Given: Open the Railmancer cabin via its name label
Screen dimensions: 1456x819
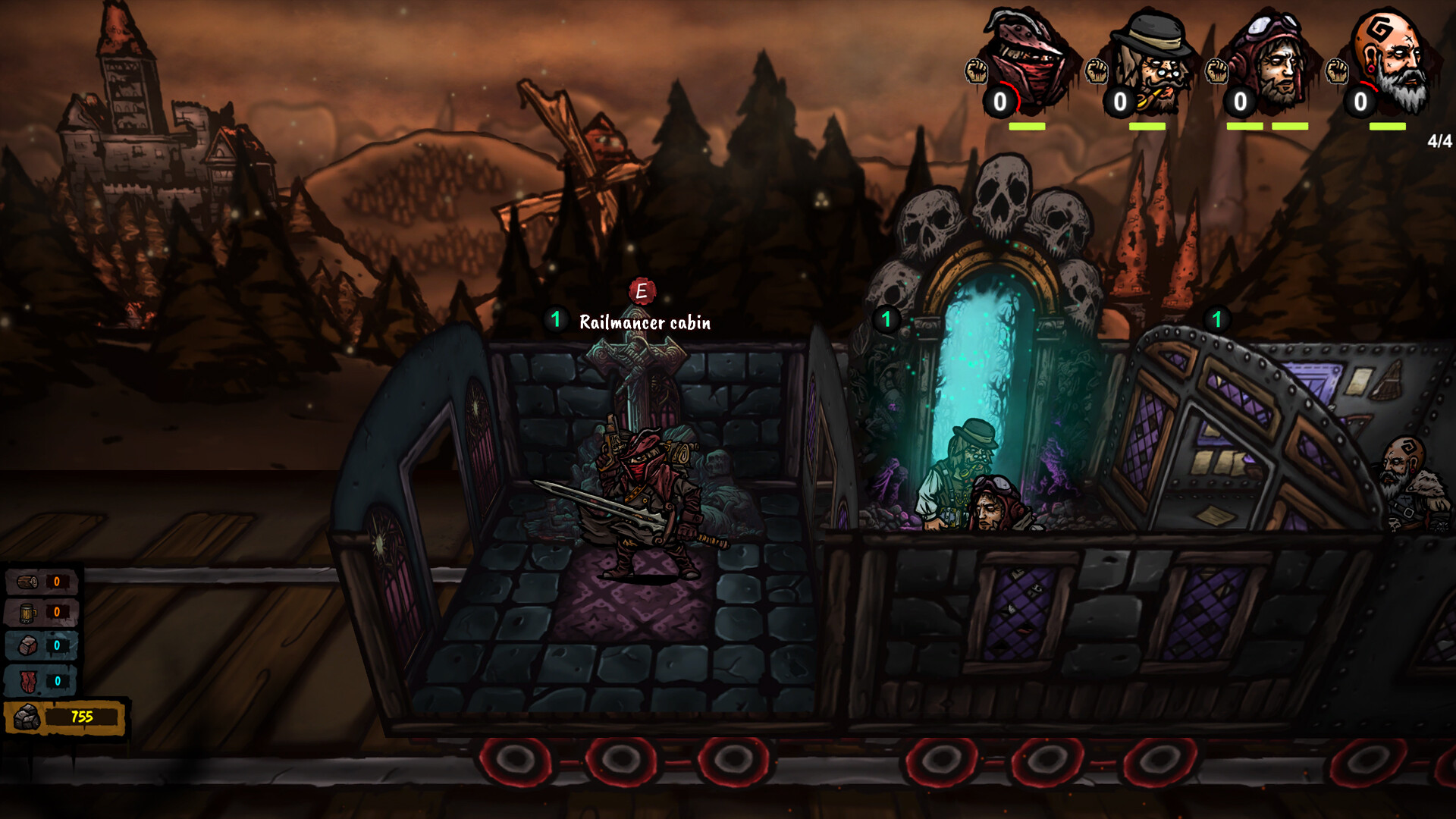Looking at the screenshot, I should pos(645,322).
